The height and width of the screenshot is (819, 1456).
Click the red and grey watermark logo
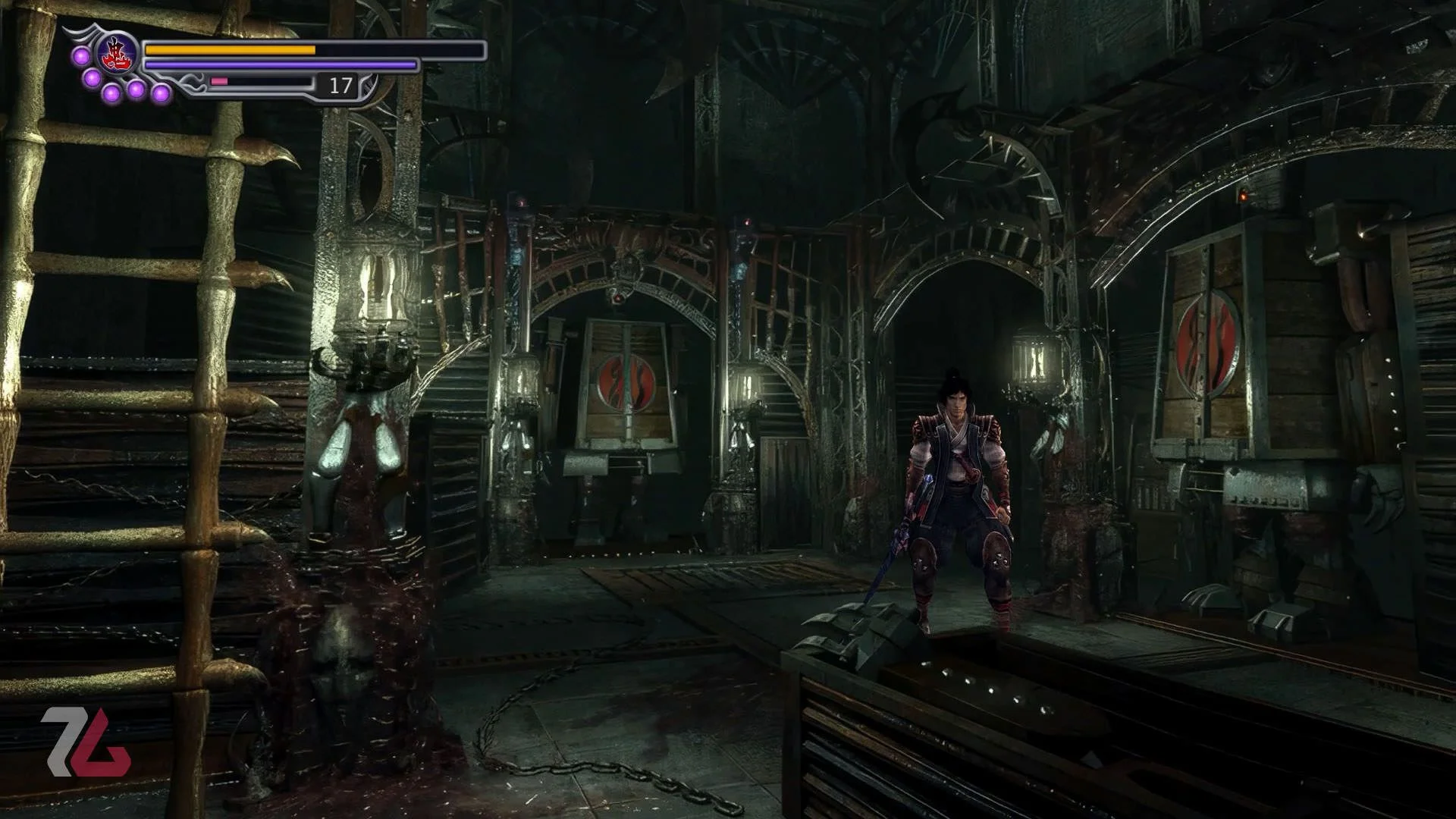coord(85,742)
